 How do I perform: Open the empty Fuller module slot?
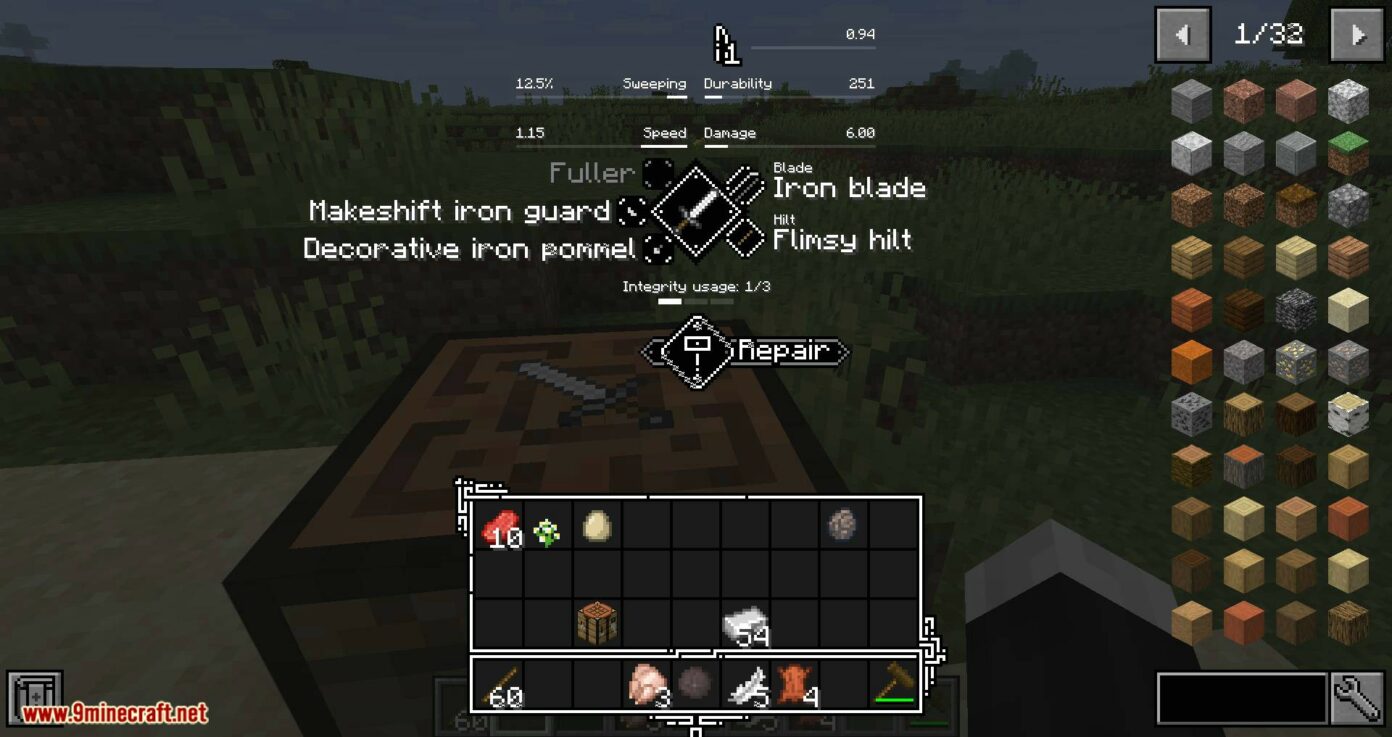657,173
